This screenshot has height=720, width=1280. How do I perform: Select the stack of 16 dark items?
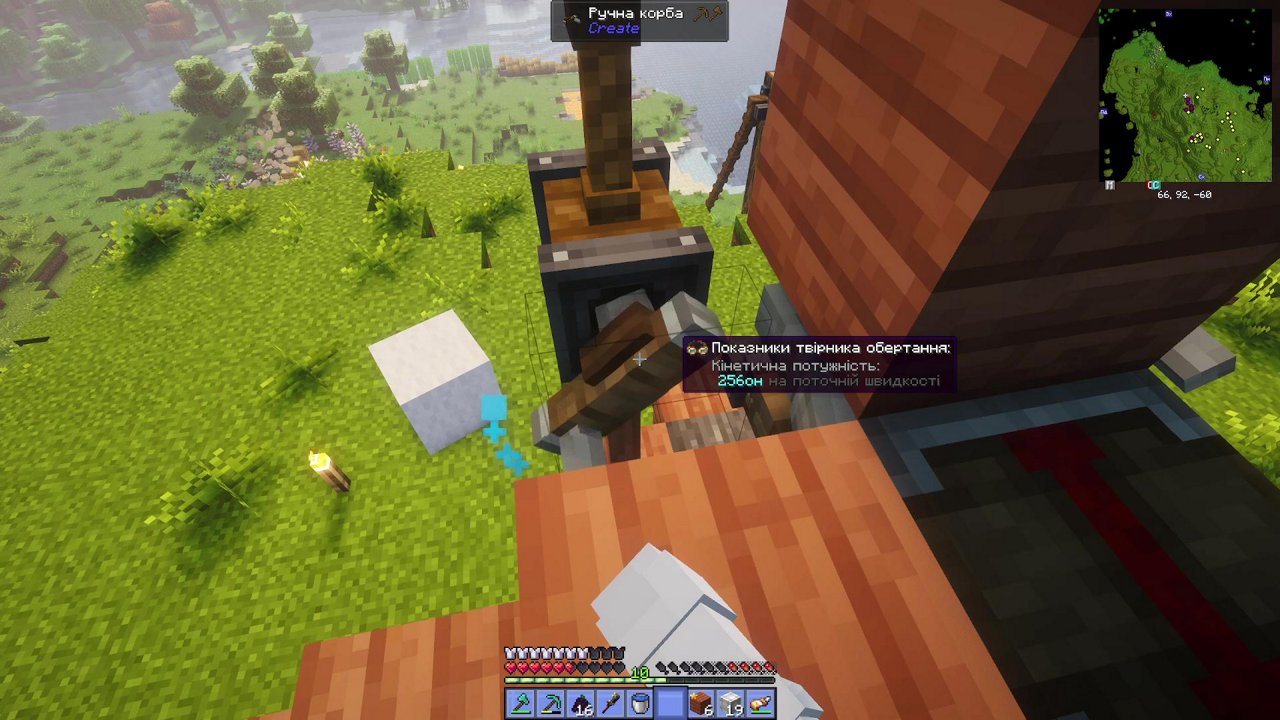pos(579,702)
